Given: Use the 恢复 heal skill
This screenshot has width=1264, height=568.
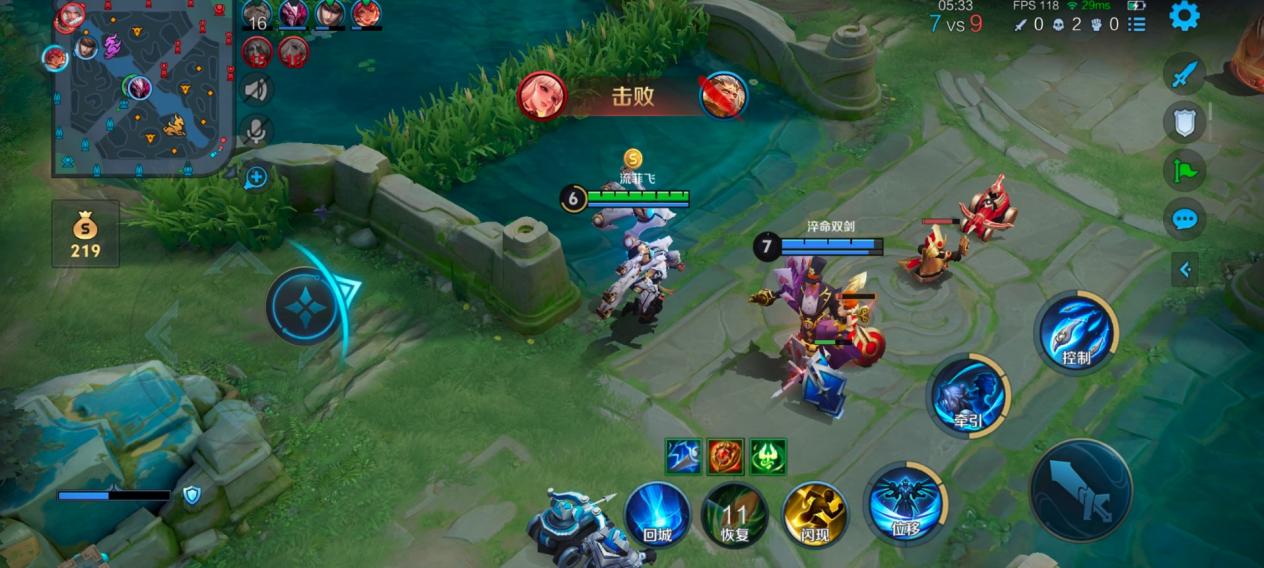Looking at the screenshot, I should [735, 514].
